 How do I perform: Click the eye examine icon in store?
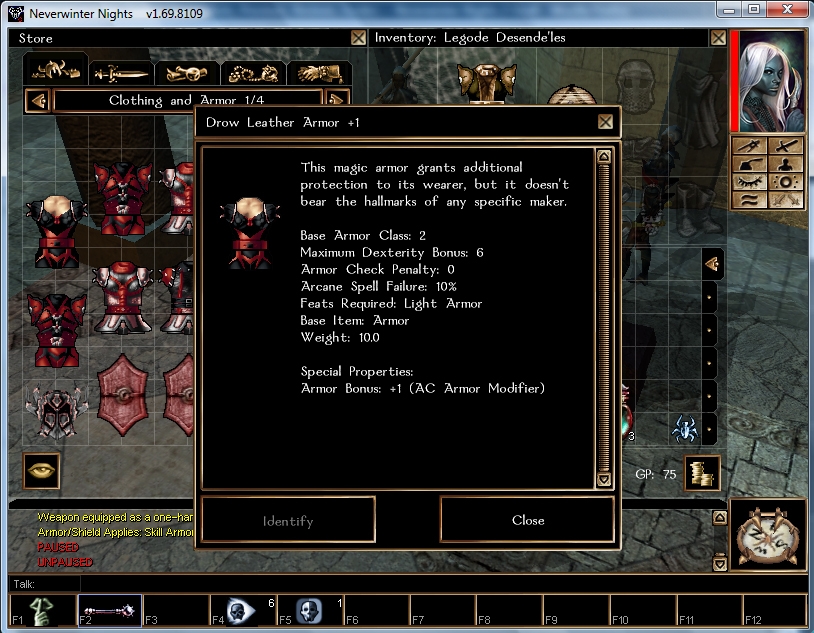41,469
